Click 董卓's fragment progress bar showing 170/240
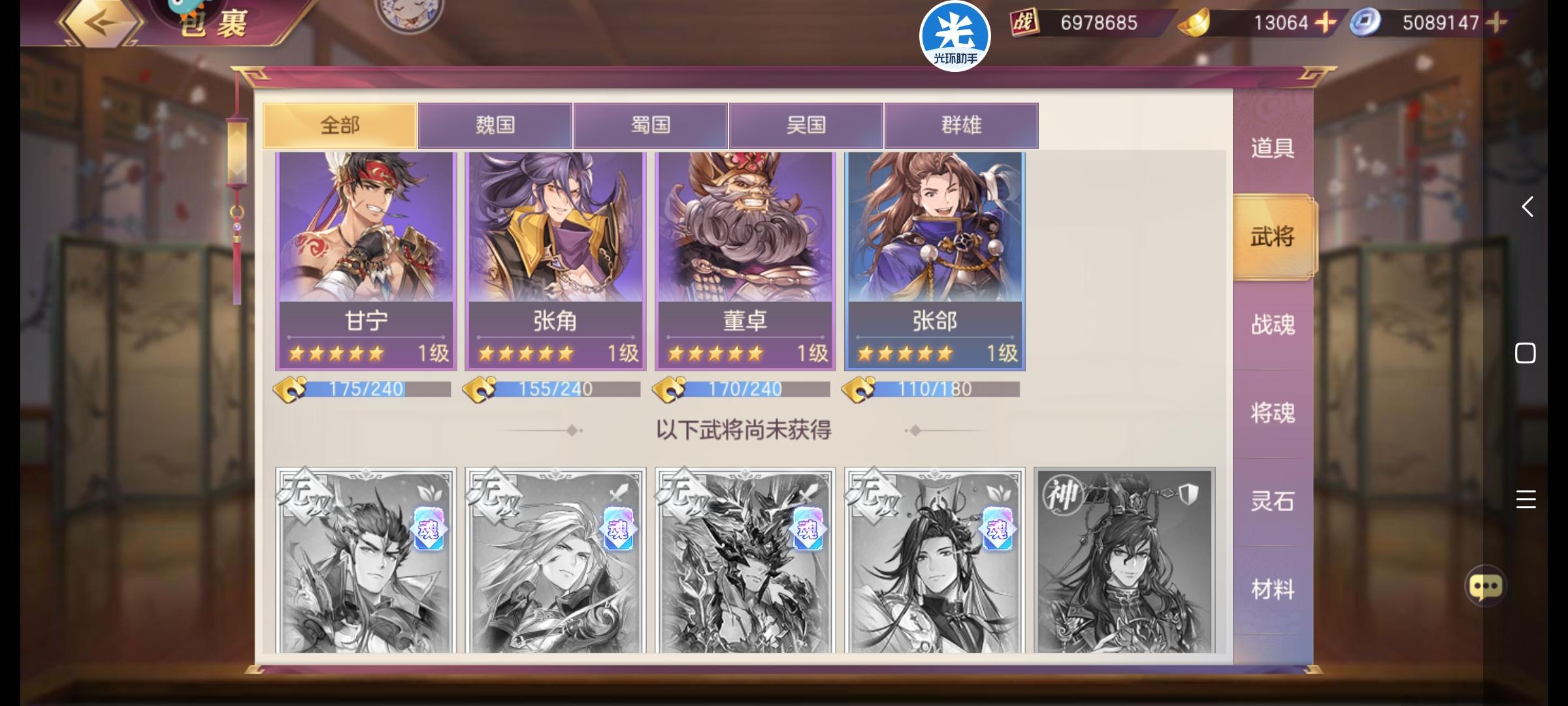Viewport: 1568px width, 706px height. coord(743,388)
